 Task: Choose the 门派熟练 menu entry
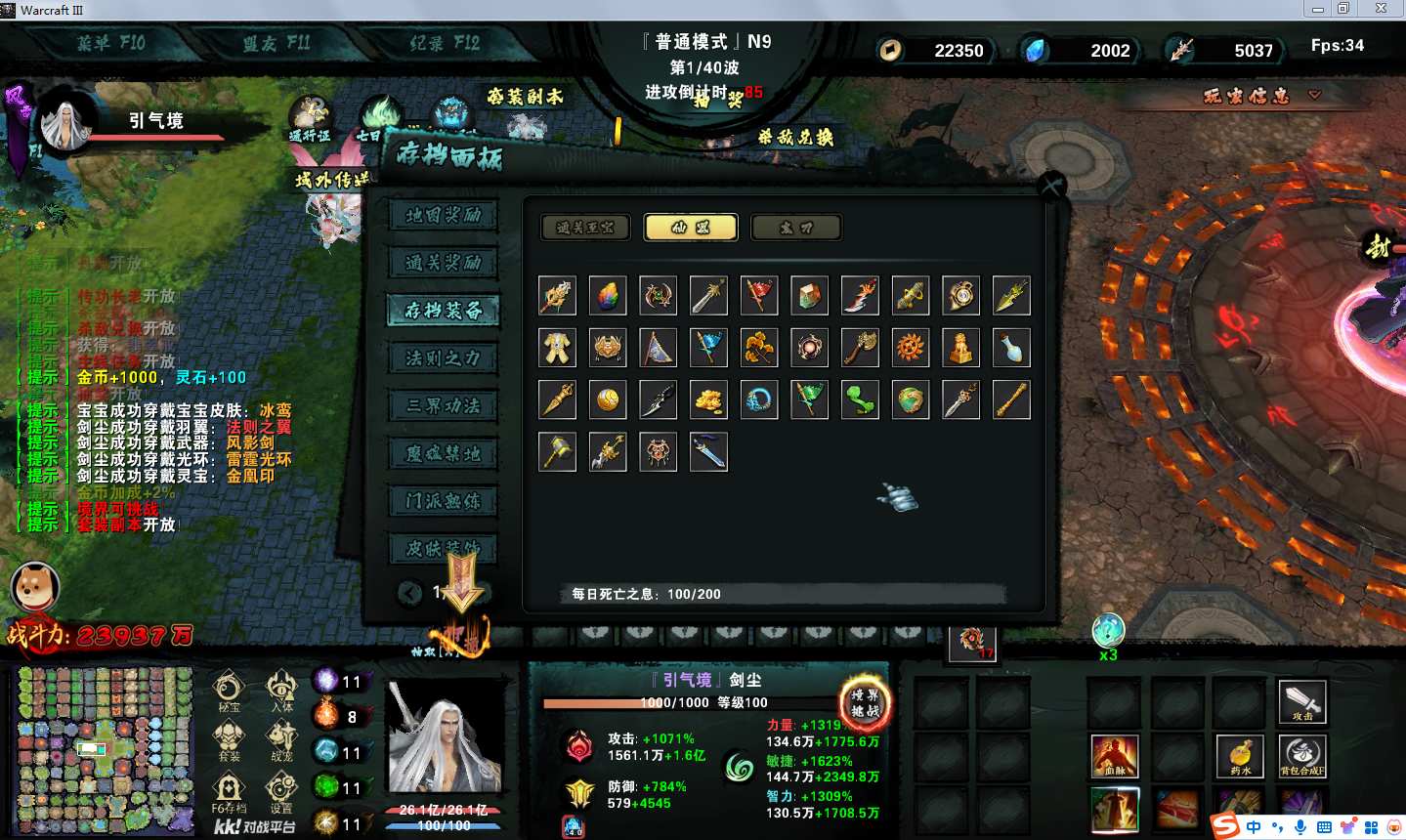443,502
